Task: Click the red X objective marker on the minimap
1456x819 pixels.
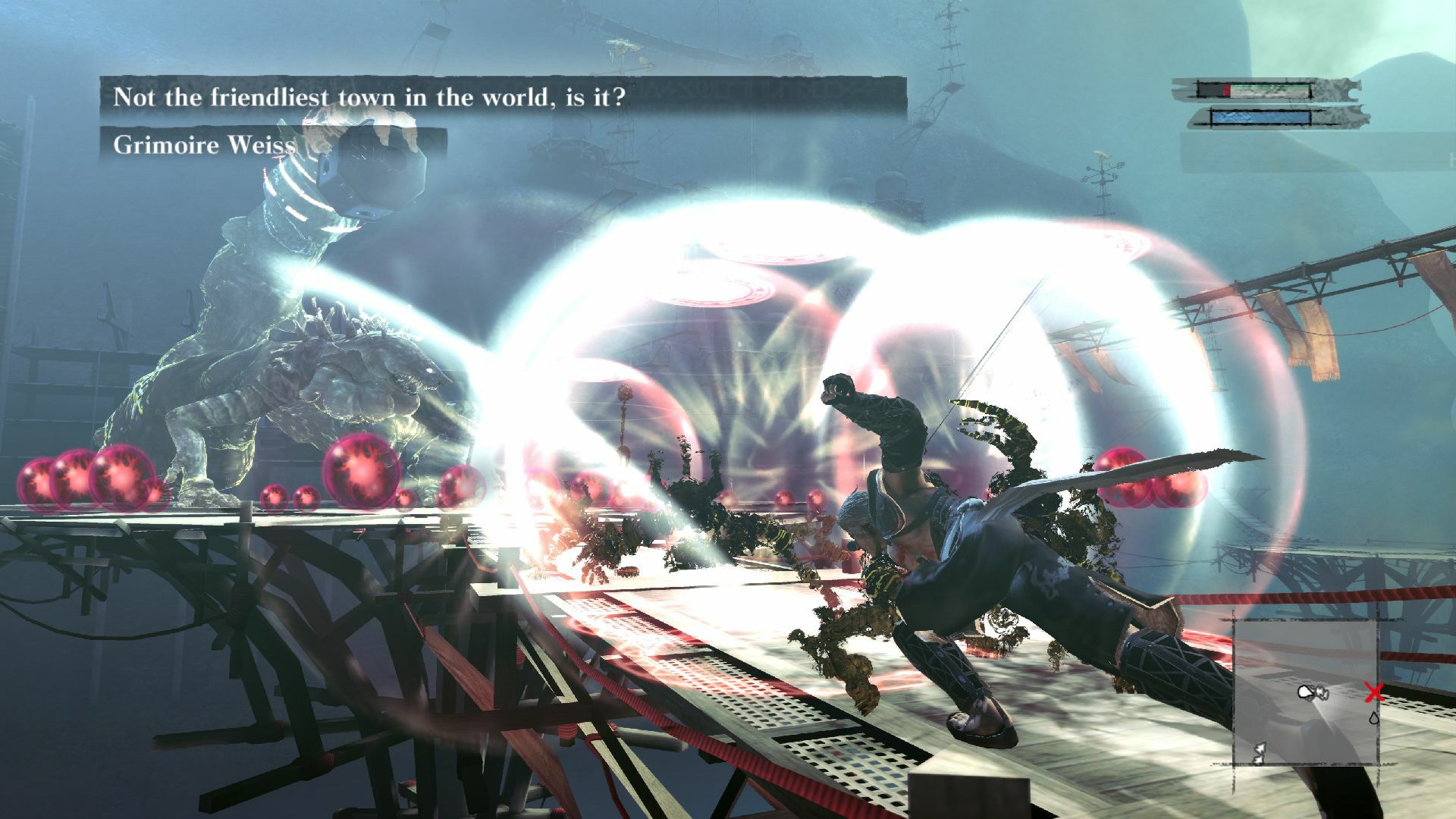Action: (x=1373, y=692)
